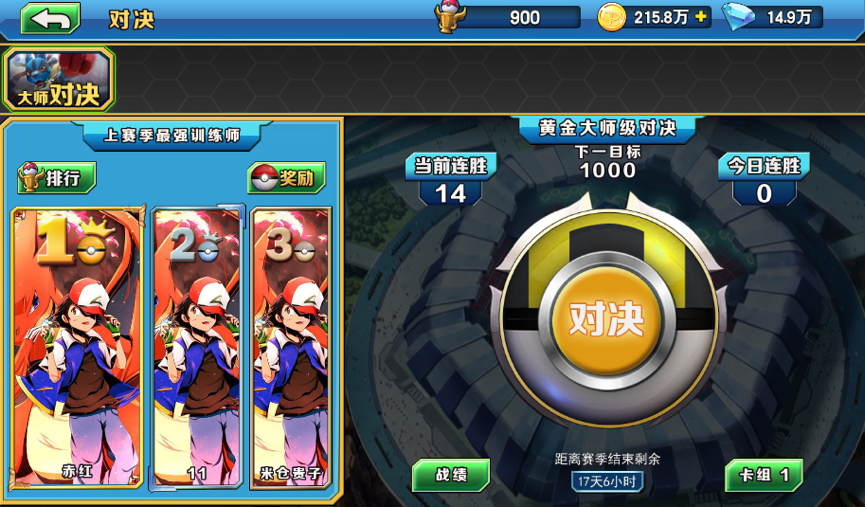865x507 pixels.
Task: Select third-place trainer card 米仓贵子
Action: (x=290, y=347)
